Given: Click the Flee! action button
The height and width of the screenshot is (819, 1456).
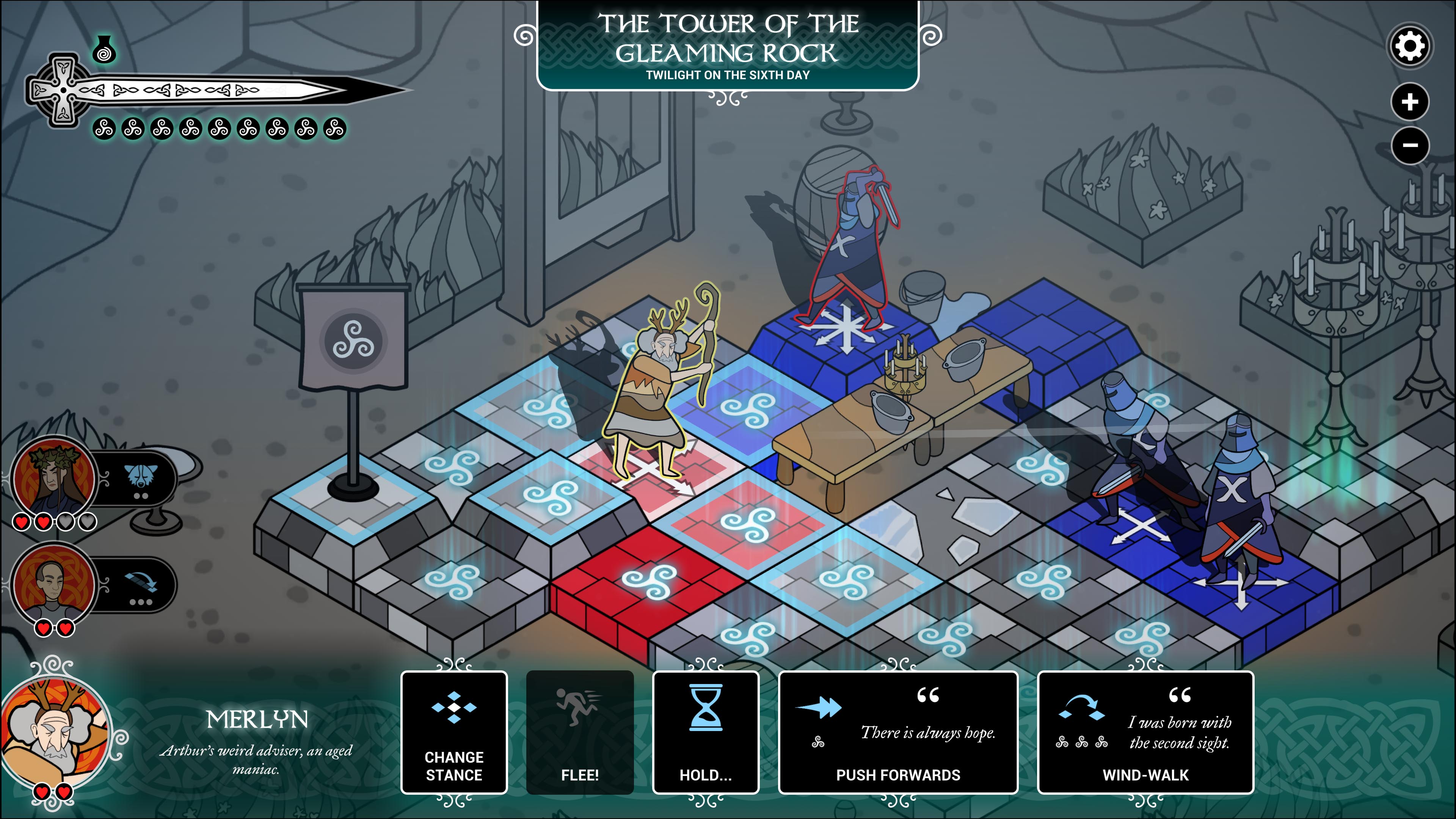Looking at the screenshot, I should 580,733.
